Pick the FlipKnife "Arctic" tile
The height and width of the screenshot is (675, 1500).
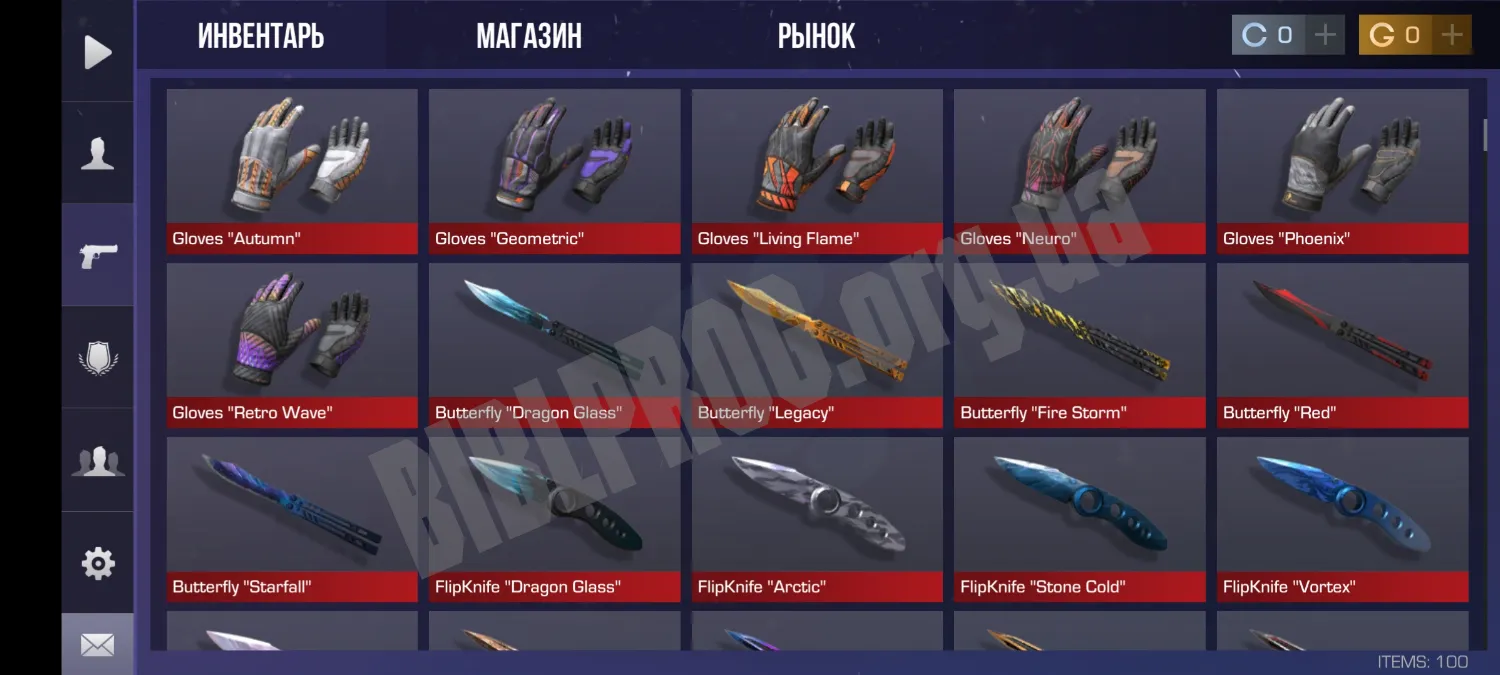click(817, 518)
